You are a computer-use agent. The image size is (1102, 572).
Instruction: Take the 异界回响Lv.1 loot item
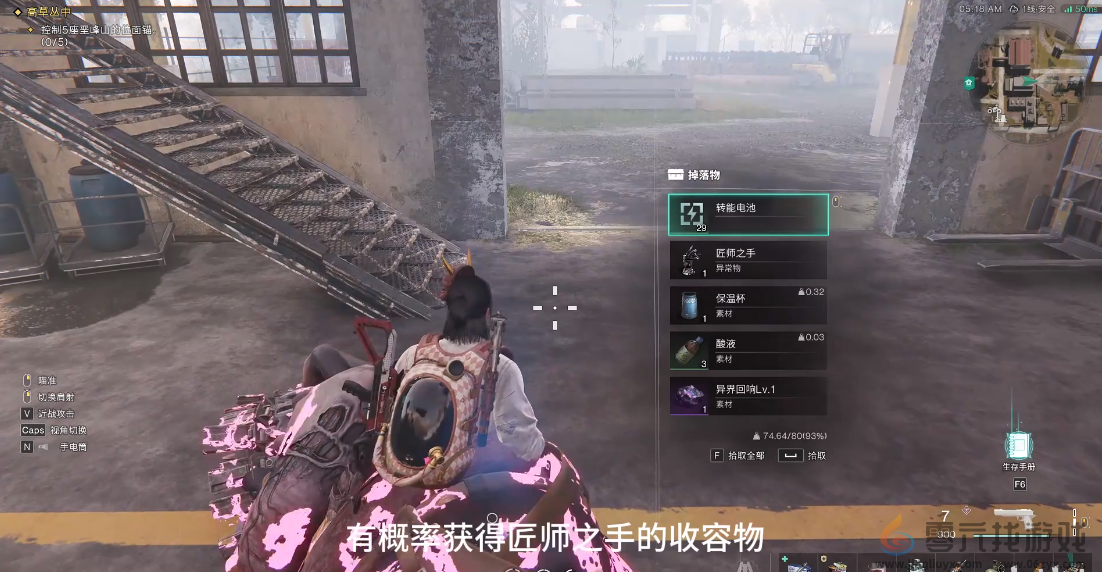748,396
